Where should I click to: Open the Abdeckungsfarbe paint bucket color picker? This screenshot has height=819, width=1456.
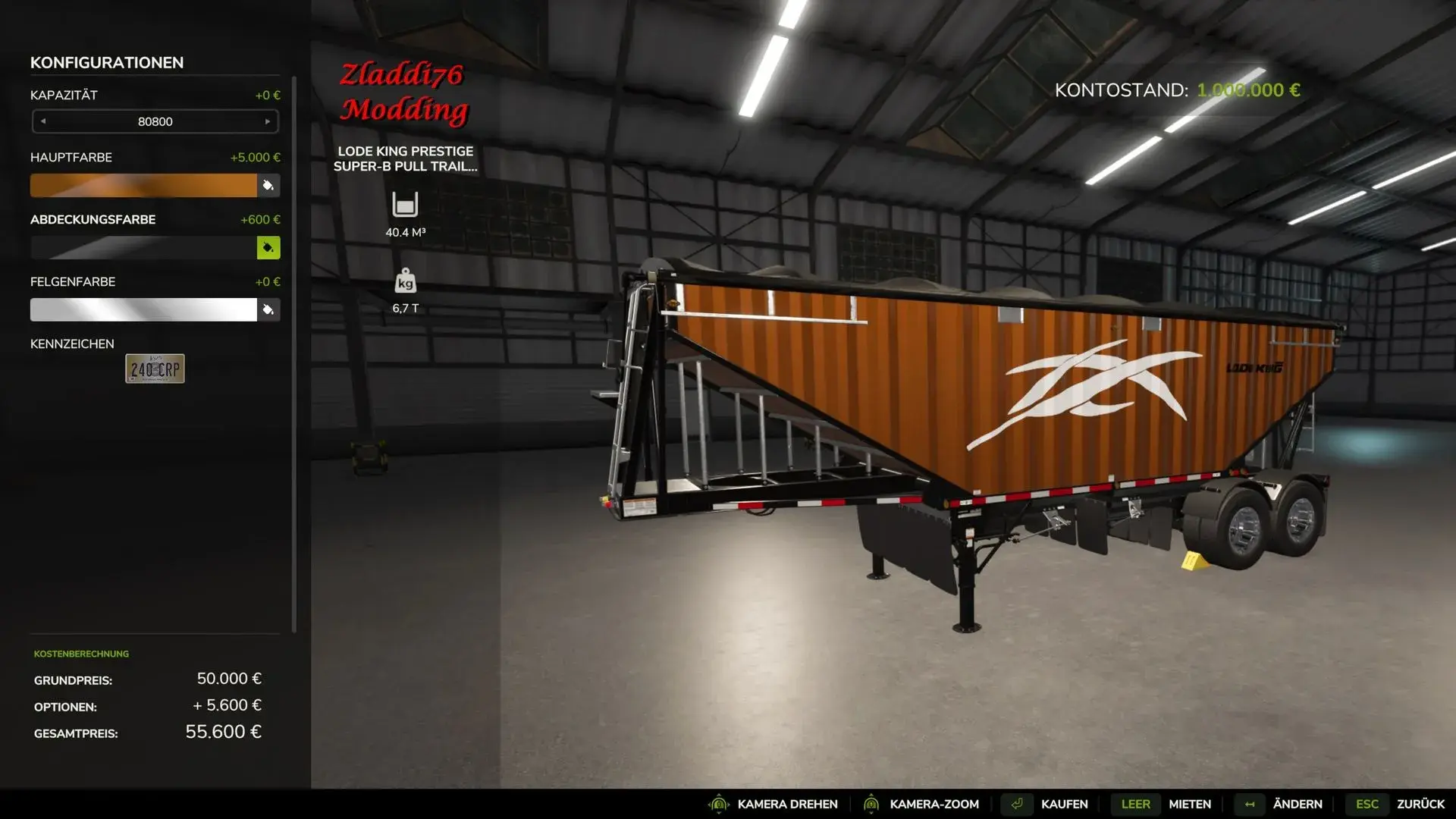(269, 247)
